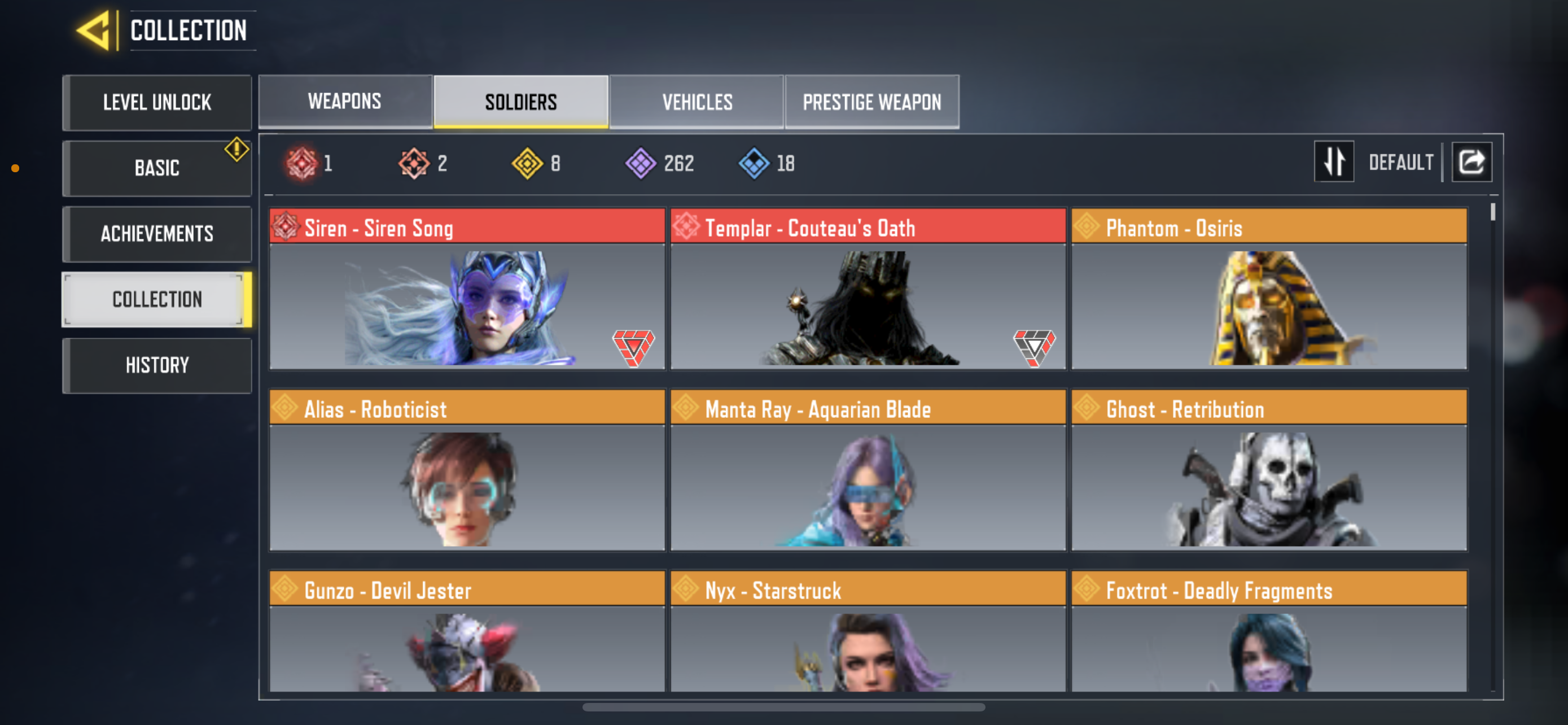1568x725 pixels.
Task: Filter by the red Mythic rarity icon
Action: click(x=303, y=162)
